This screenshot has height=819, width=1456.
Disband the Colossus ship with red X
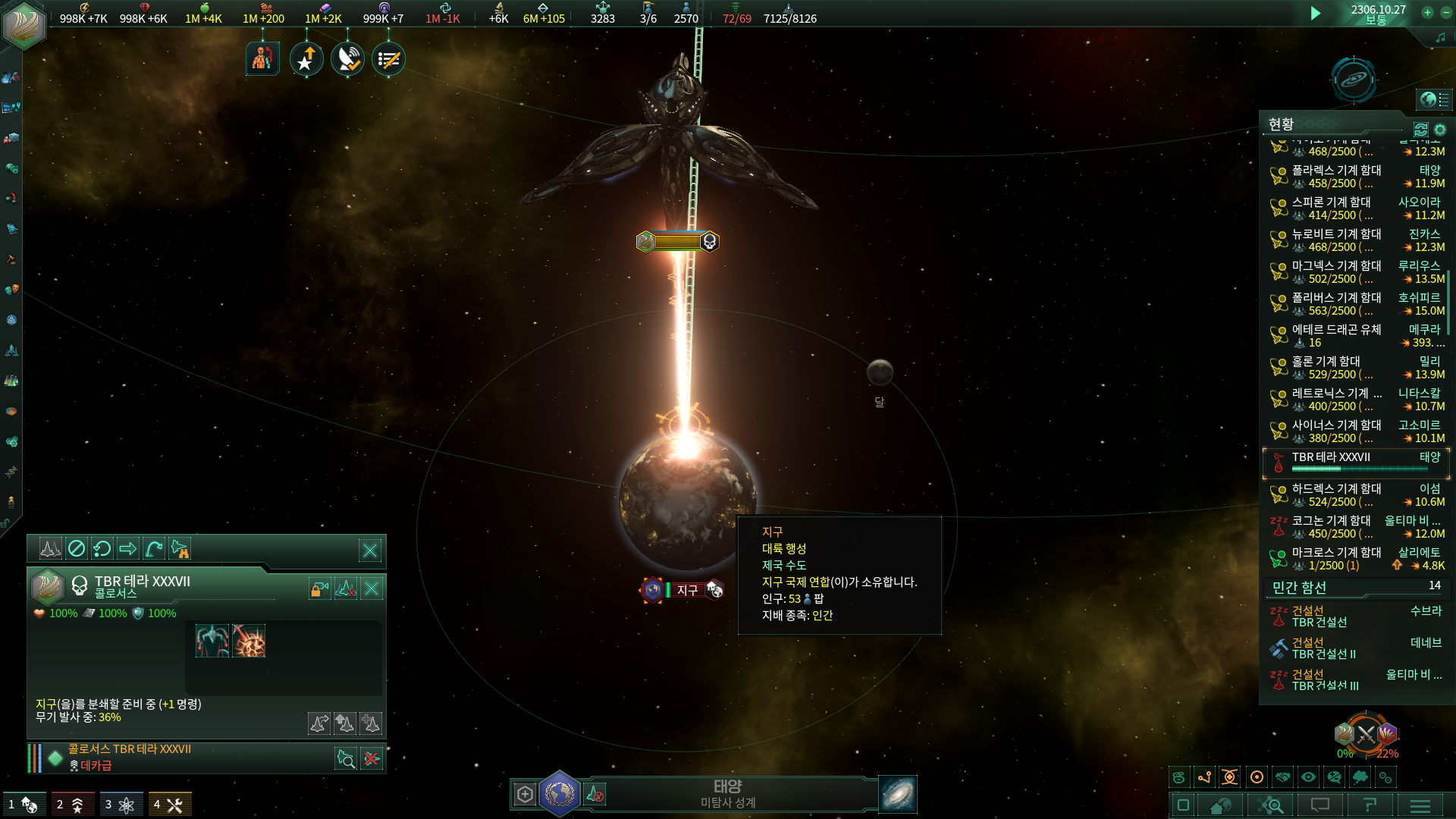click(372, 758)
